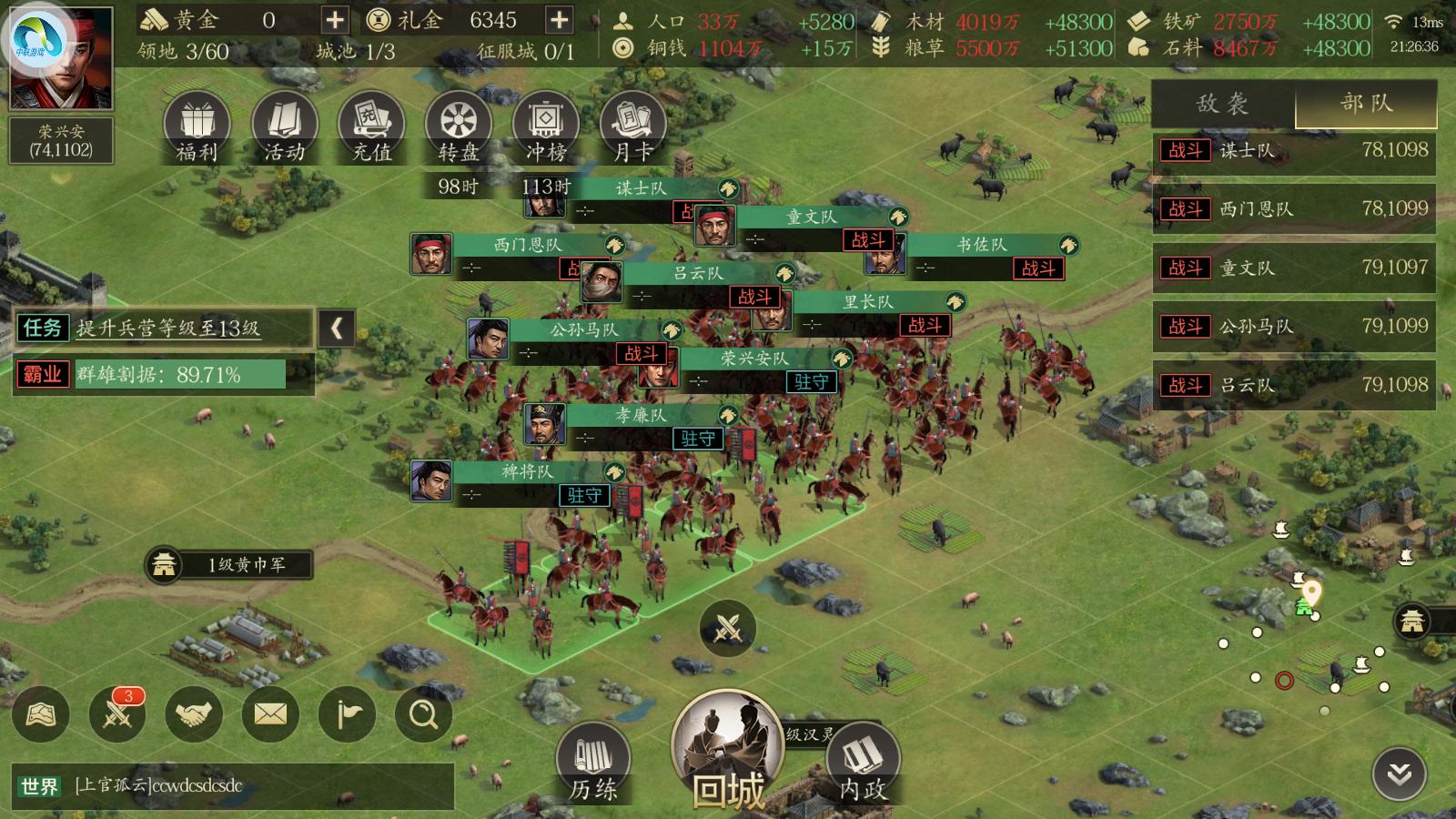Open the magnifying glass search icon

tap(423, 714)
